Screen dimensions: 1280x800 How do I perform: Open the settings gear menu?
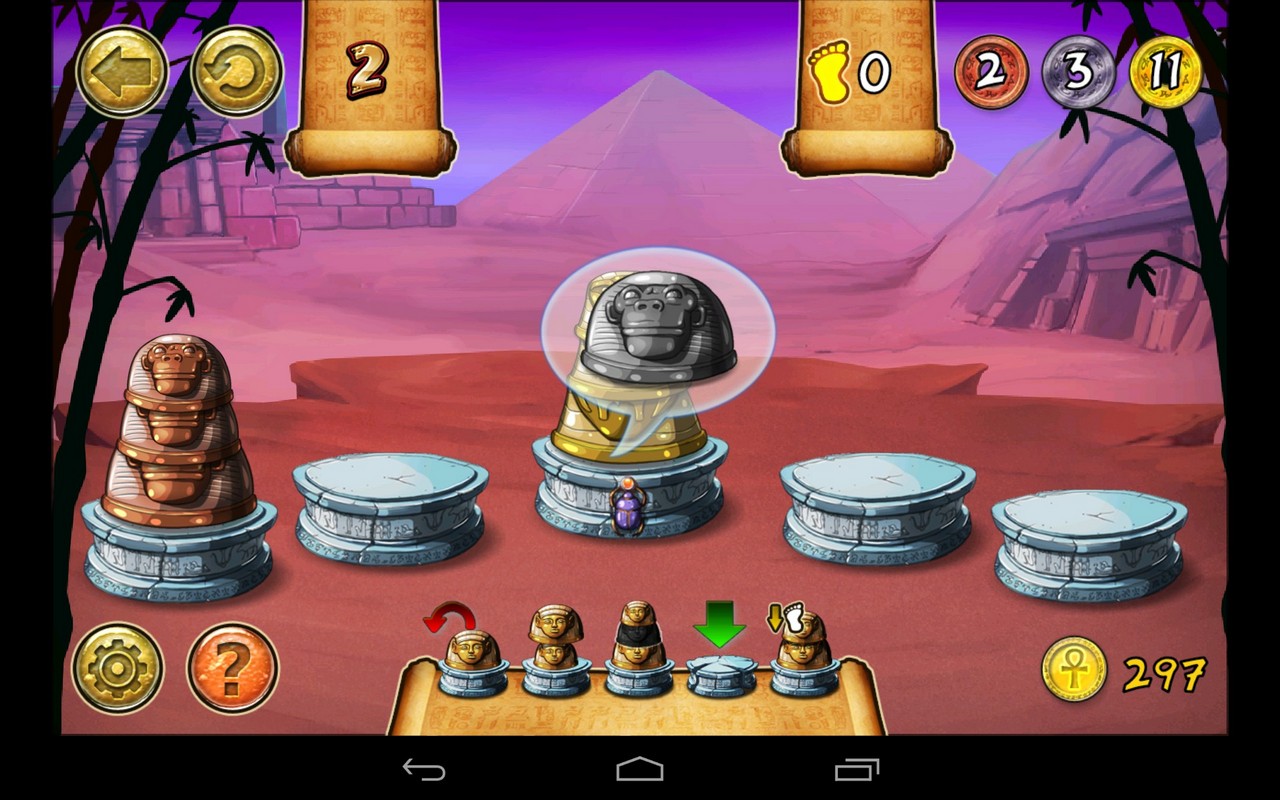(x=117, y=665)
